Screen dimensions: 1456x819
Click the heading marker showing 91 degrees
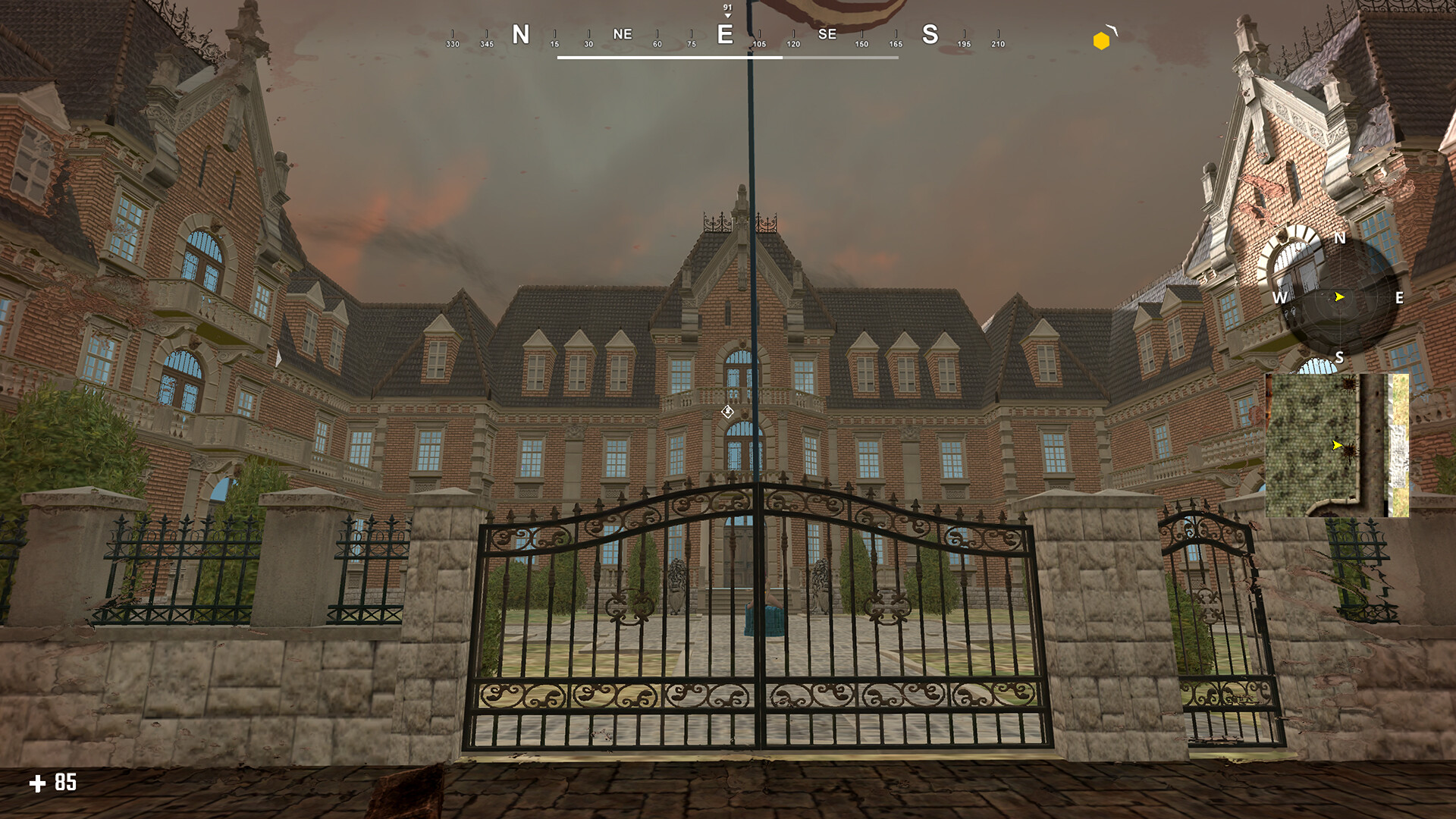727,8
